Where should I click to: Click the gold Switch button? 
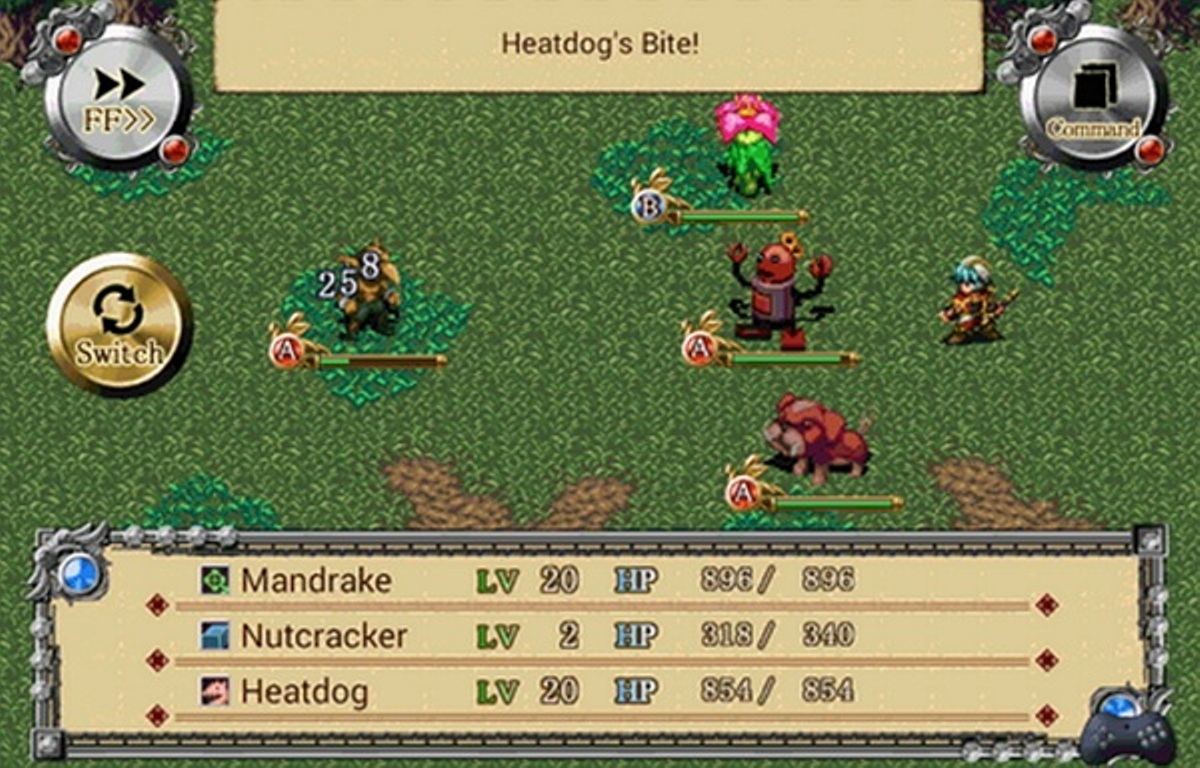pos(119,325)
